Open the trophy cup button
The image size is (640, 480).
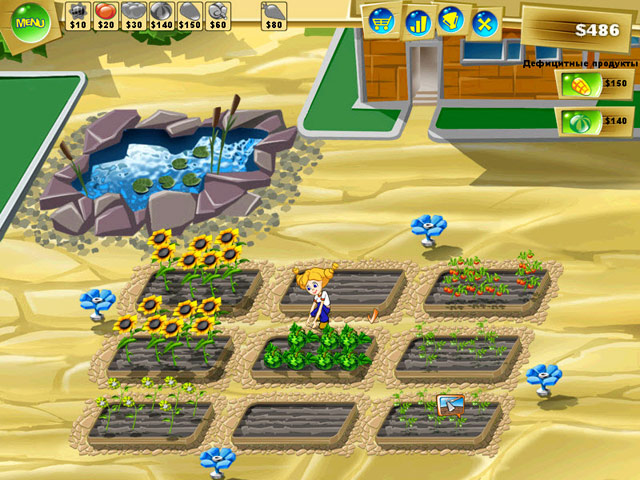(x=450, y=20)
